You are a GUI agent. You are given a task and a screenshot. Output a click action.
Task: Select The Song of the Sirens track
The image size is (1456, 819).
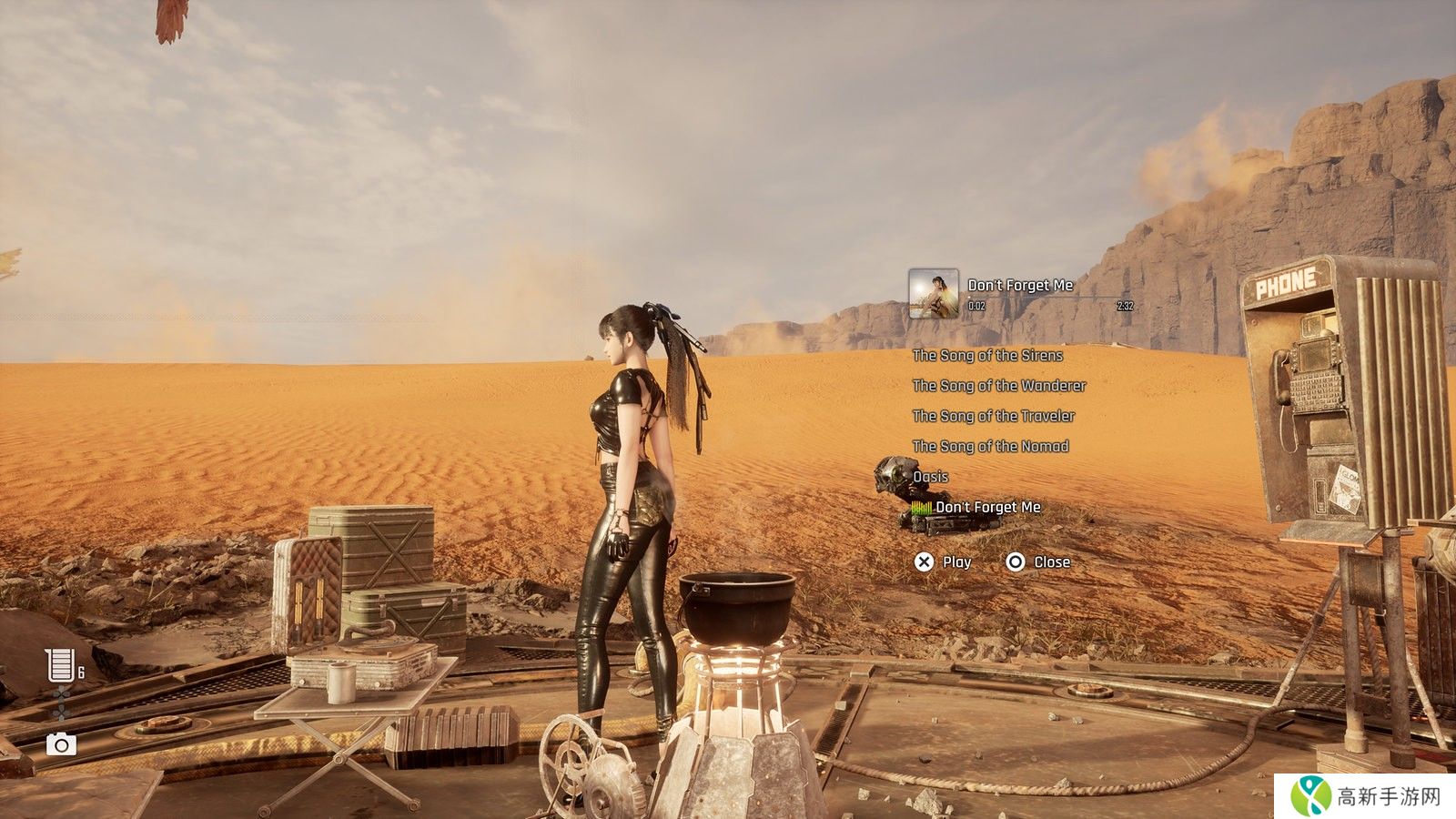(x=987, y=356)
